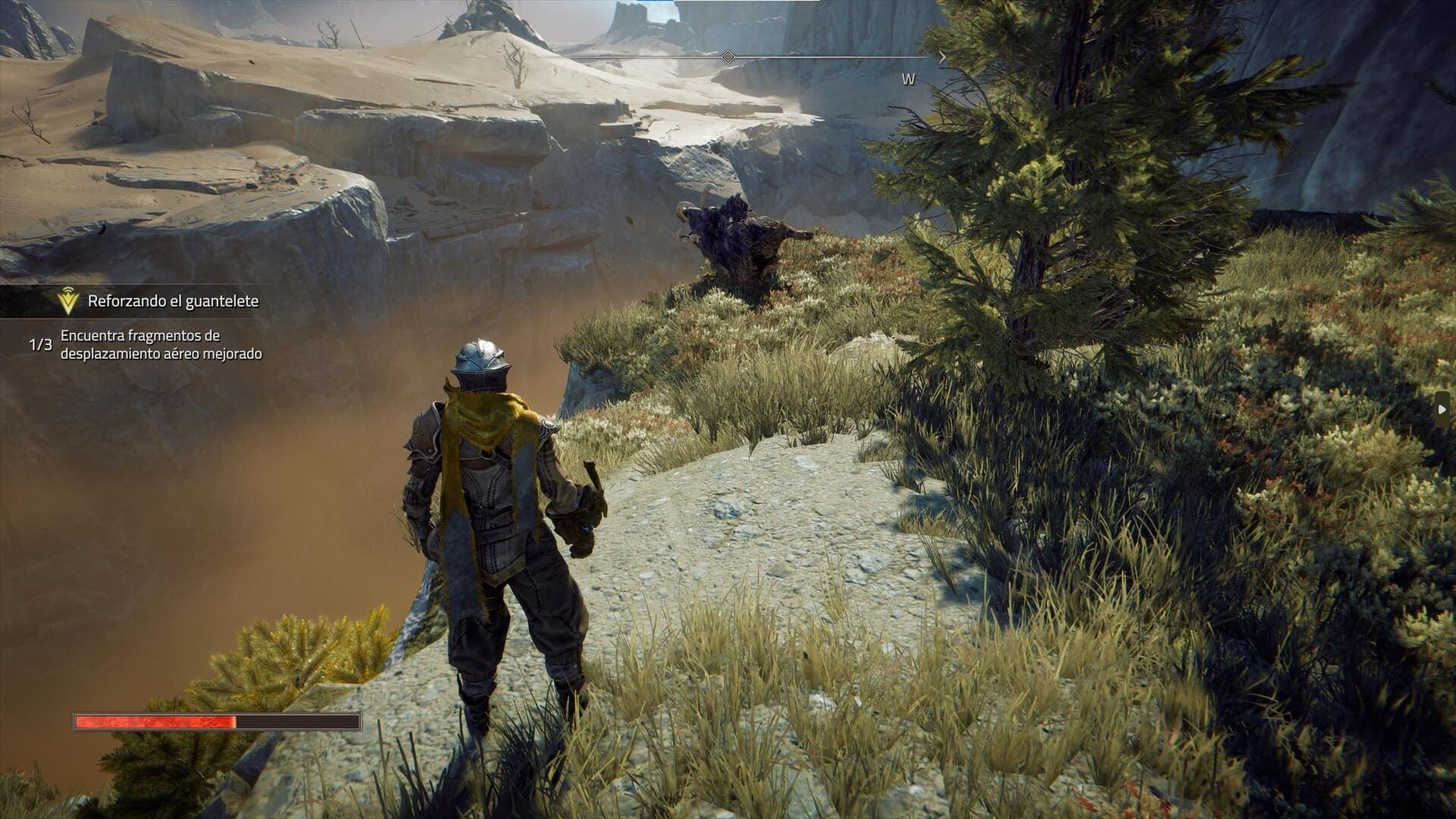1456x819 pixels.
Task: Click the W direction on the compass
Action: point(908,80)
